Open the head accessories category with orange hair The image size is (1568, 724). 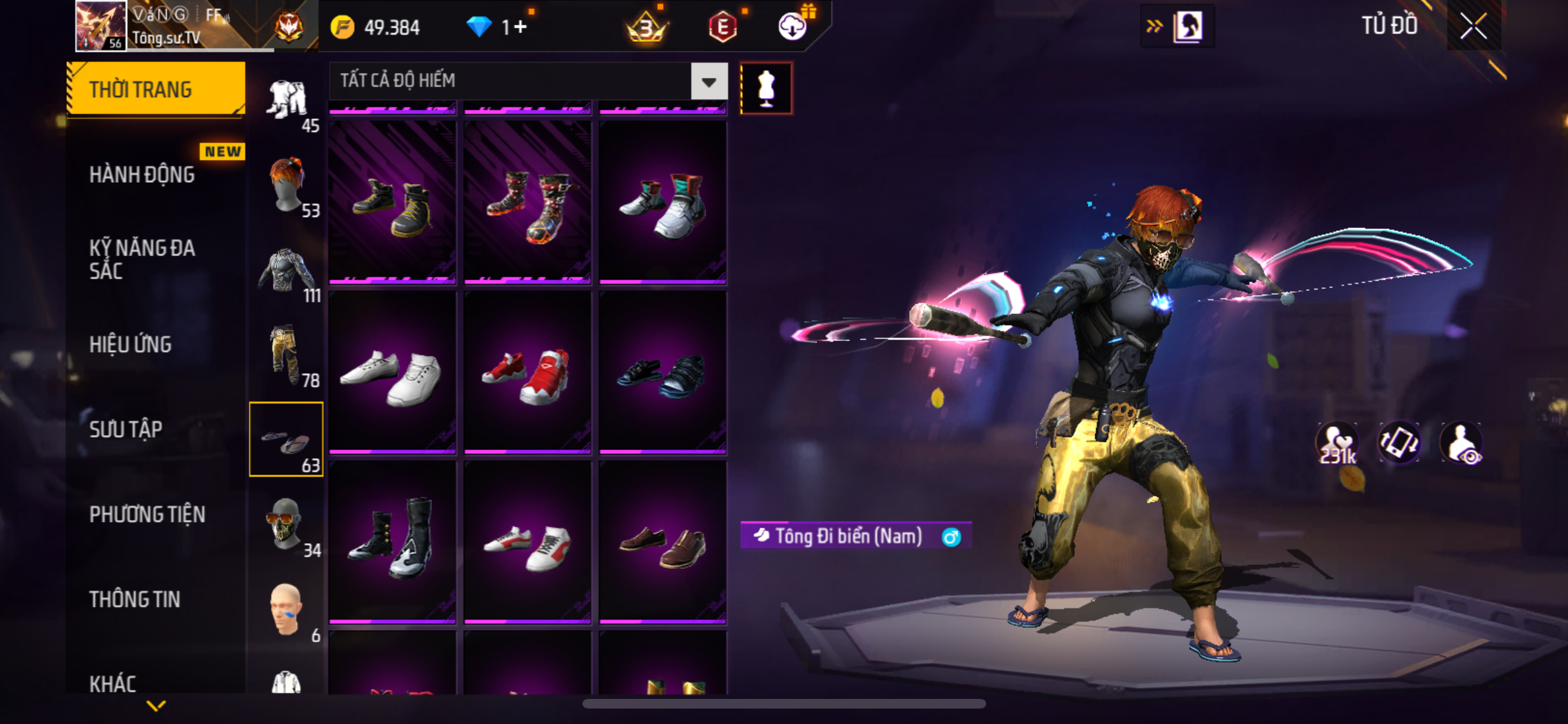click(x=286, y=185)
